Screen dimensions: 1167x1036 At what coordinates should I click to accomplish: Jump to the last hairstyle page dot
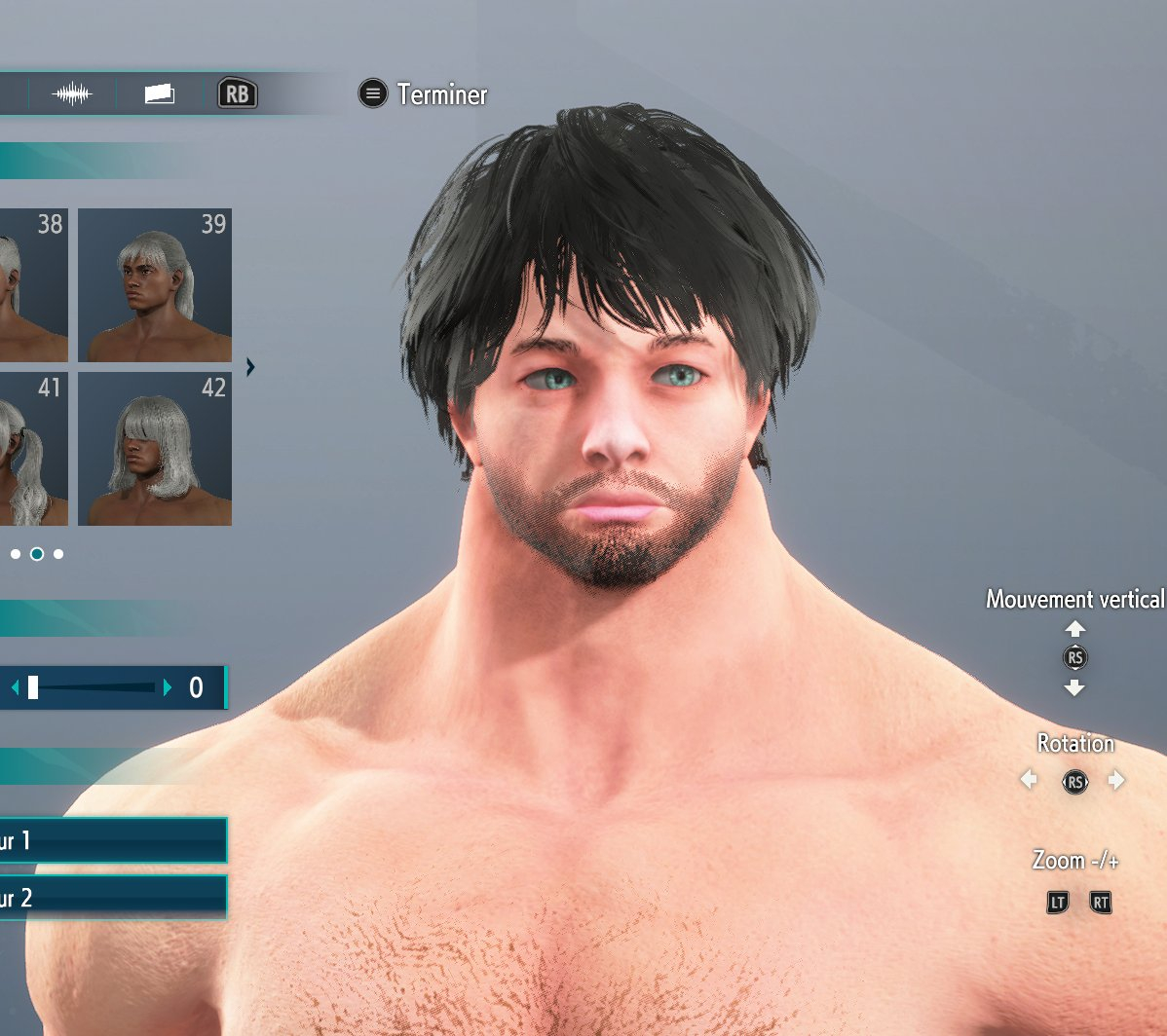(x=58, y=554)
